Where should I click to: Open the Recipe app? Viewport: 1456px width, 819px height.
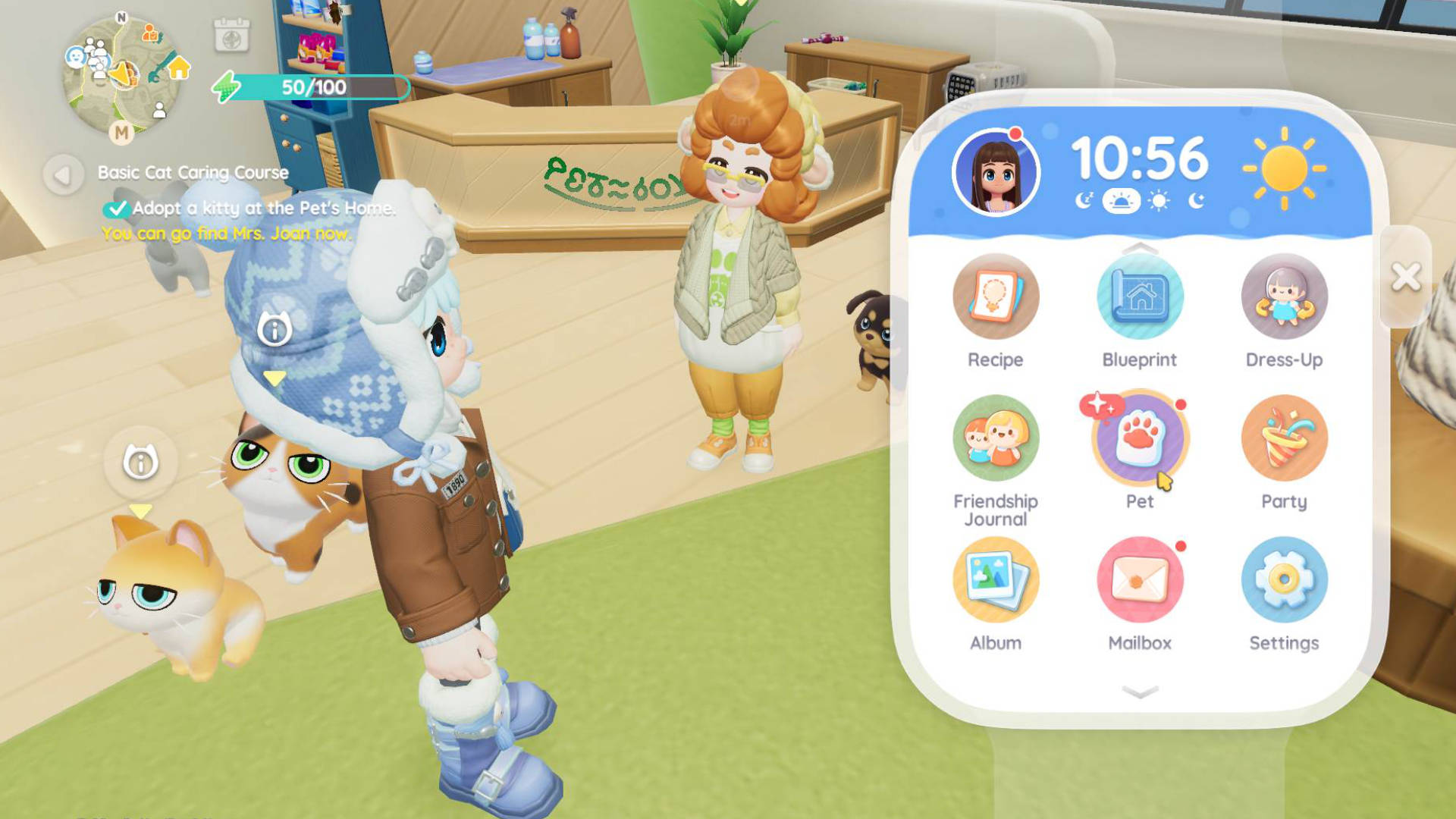point(995,297)
